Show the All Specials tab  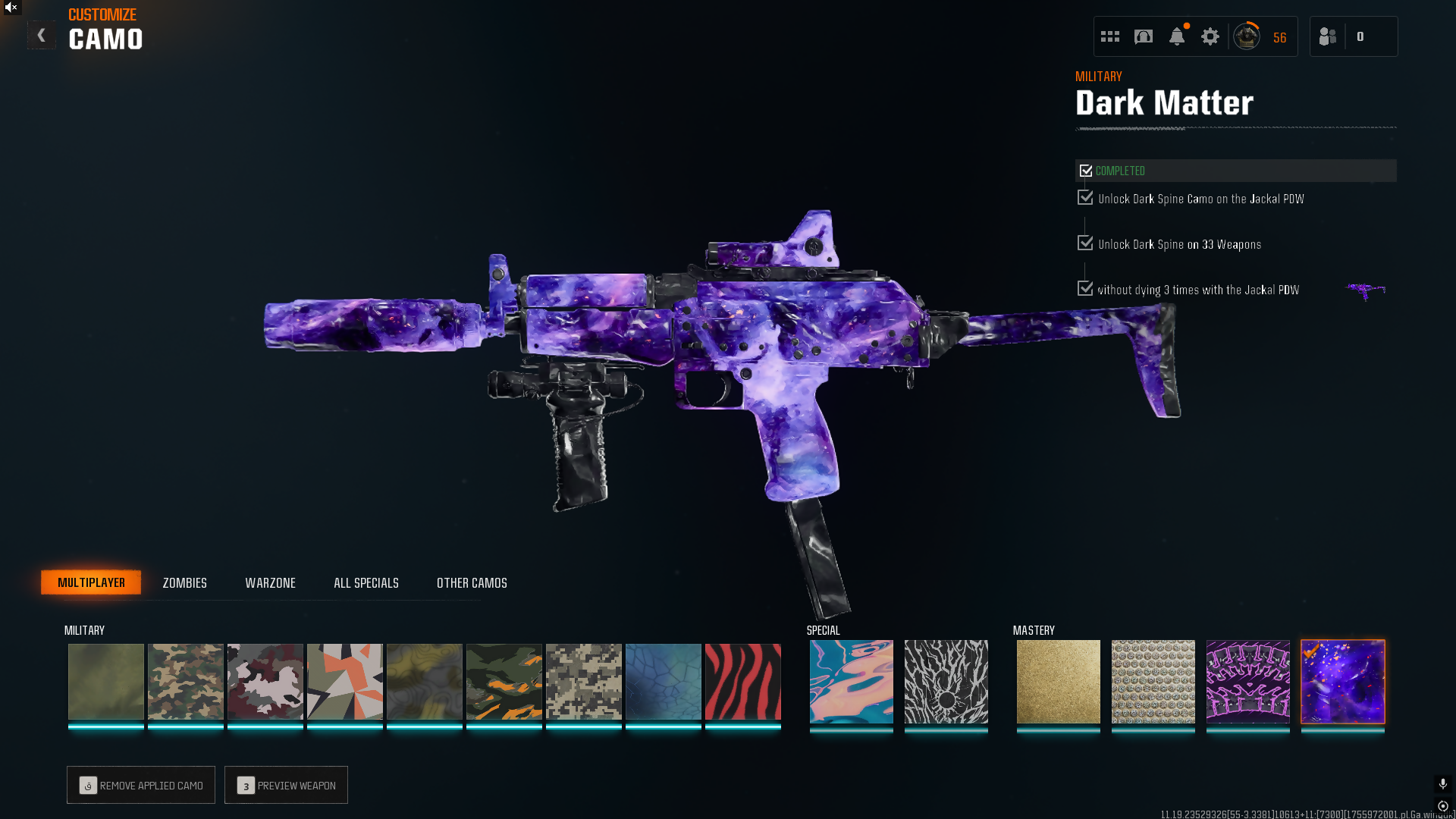pos(366,582)
